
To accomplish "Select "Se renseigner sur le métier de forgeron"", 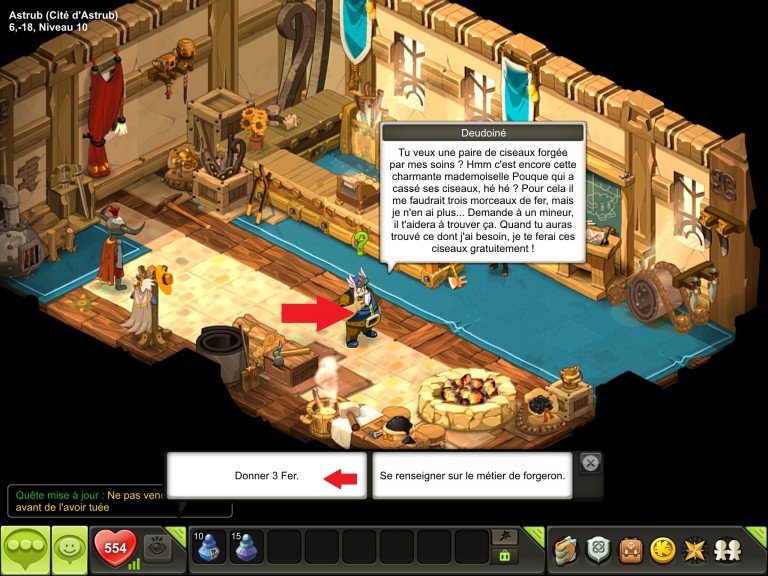I will pos(472,476).
